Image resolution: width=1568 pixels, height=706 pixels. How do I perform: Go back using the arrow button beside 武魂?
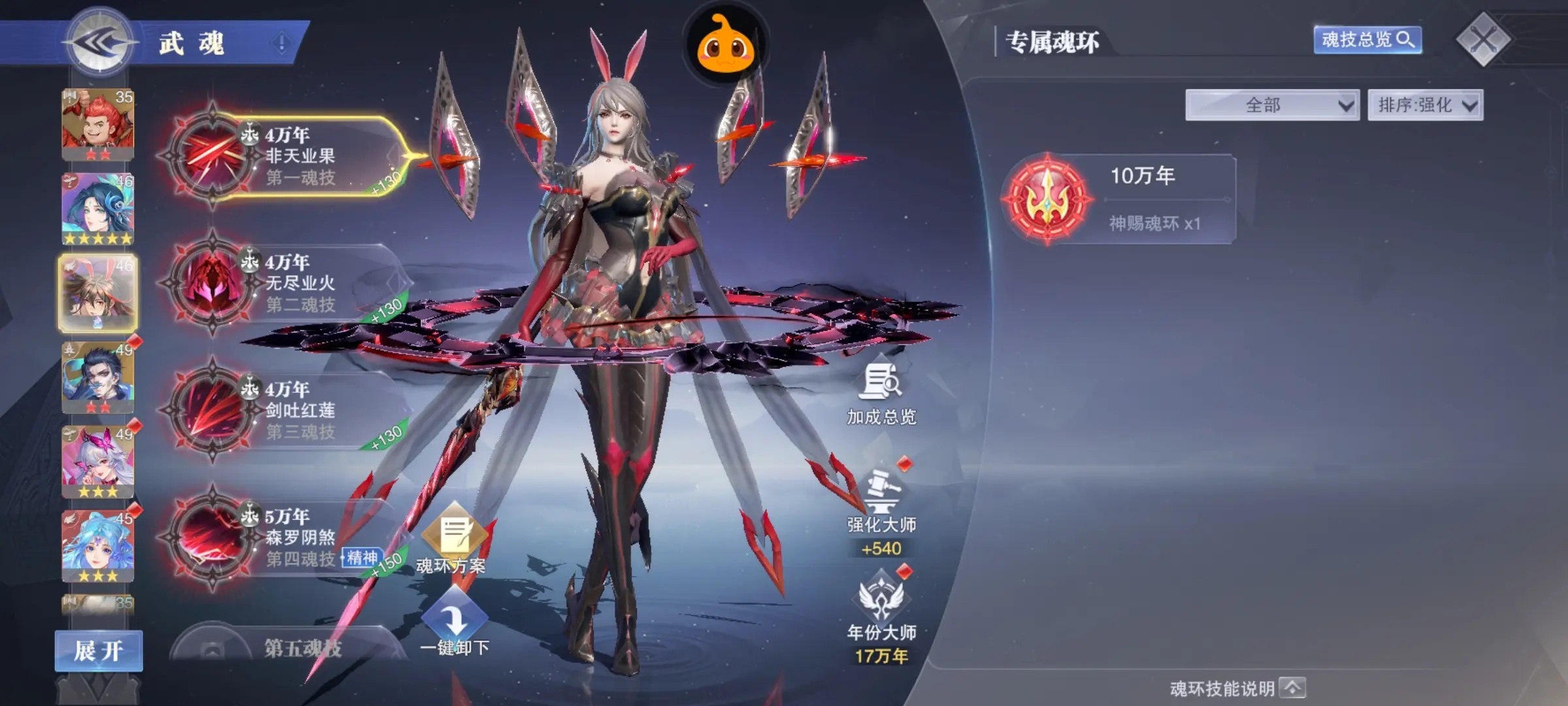point(99,43)
